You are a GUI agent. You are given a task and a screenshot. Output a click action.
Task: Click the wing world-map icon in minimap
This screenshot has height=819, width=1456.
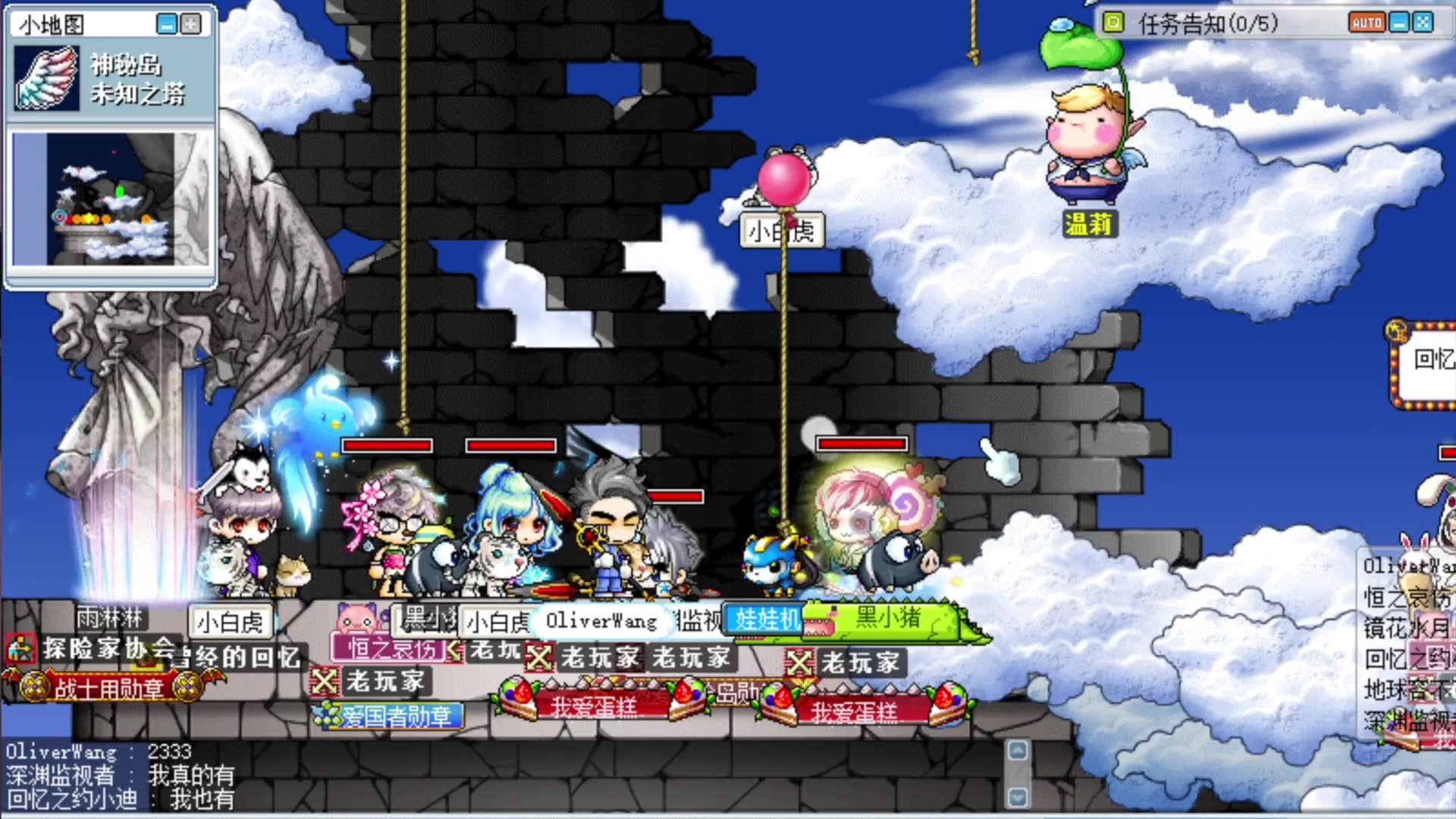click(46, 78)
